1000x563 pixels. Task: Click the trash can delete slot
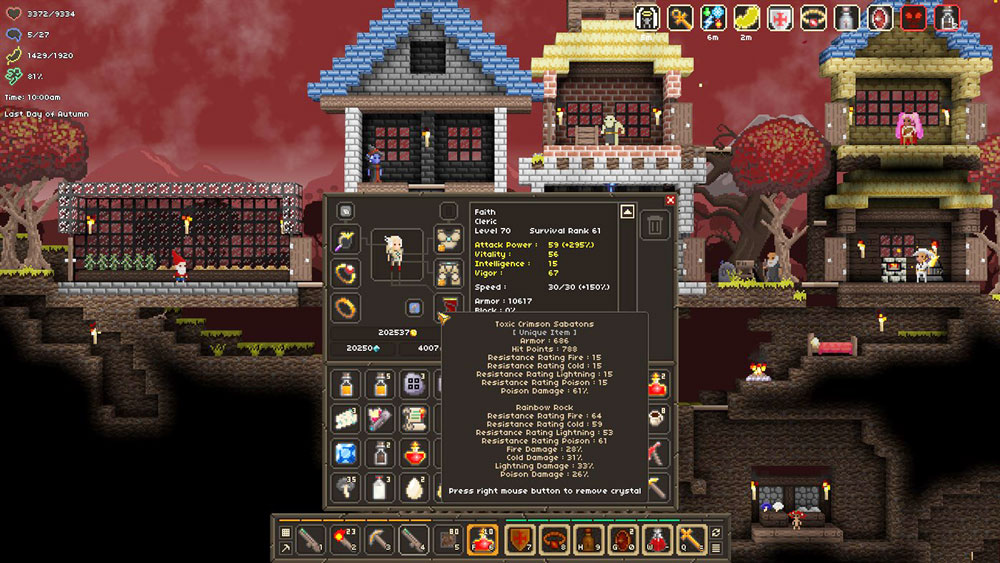(x=654, y=224)
